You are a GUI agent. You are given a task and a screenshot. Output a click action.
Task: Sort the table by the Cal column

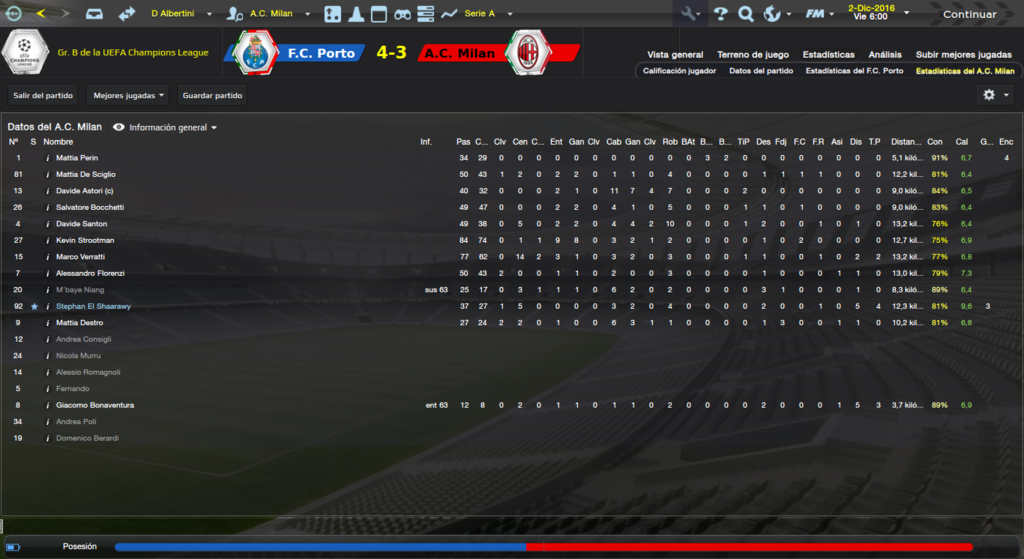tap(962, 142)
